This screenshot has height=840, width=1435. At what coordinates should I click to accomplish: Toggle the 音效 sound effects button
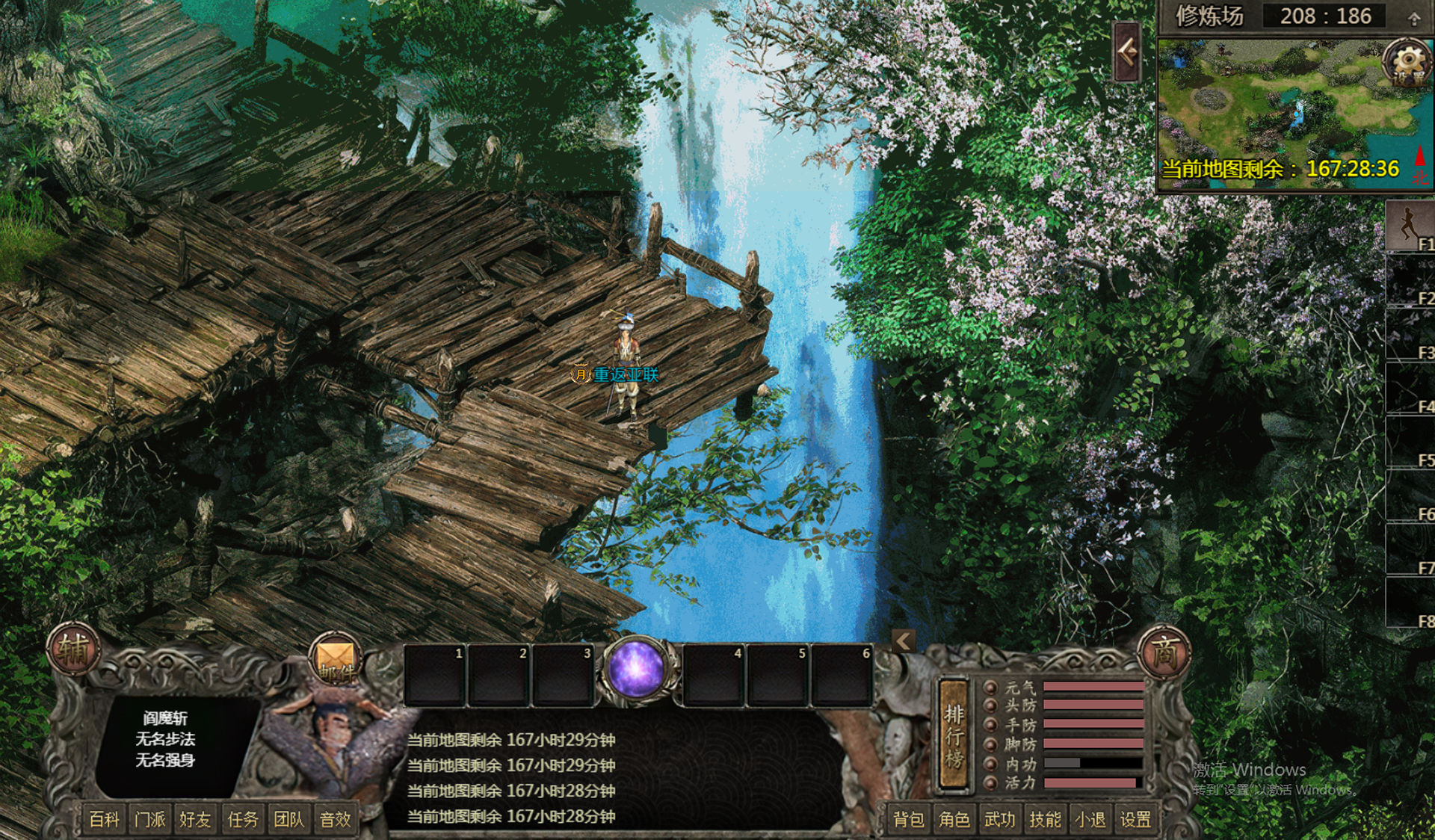(335, 820)
